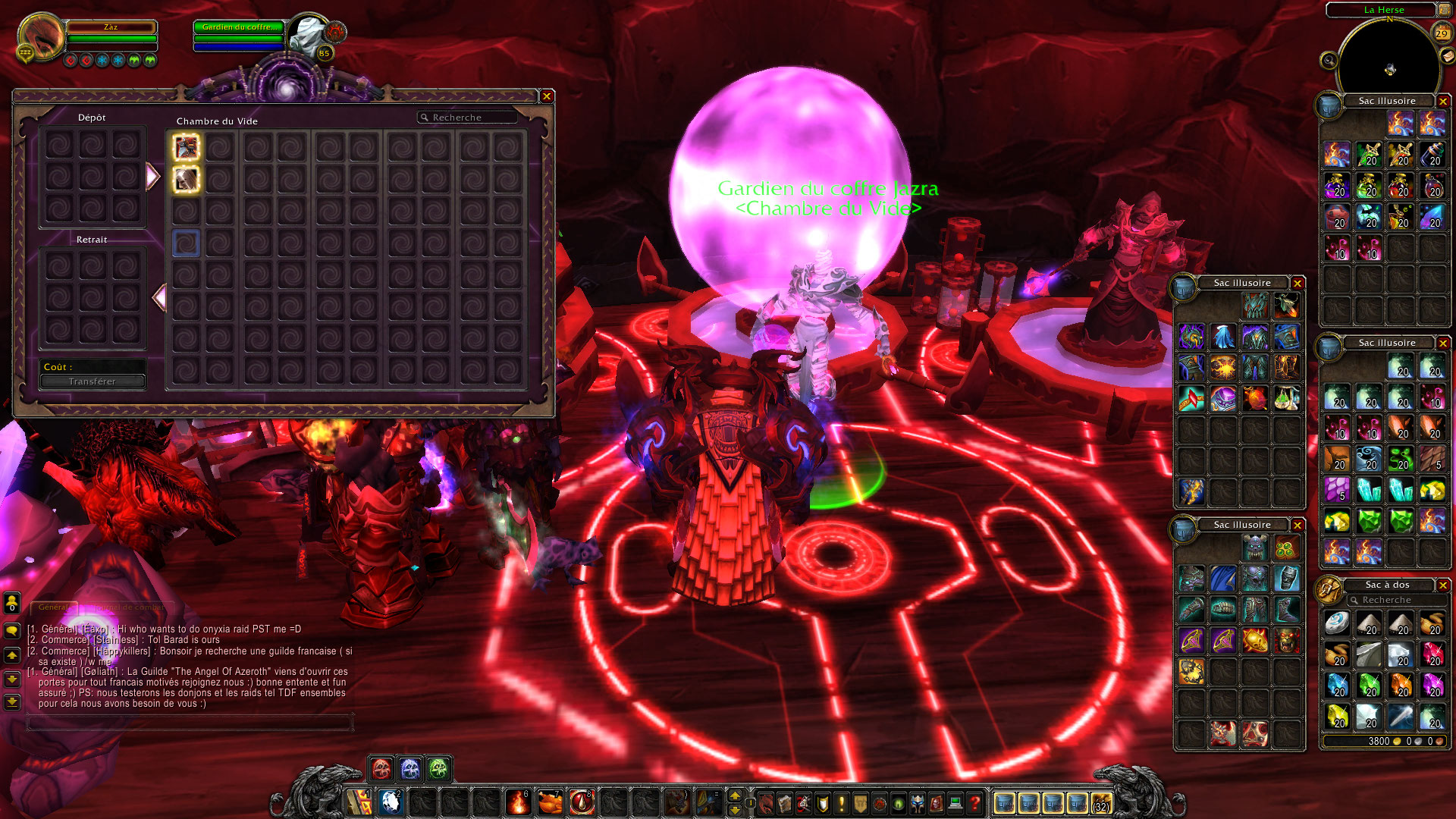Select the green skull stance button
Viewport: 1456px width, 819px height.
tap(438, 769)
